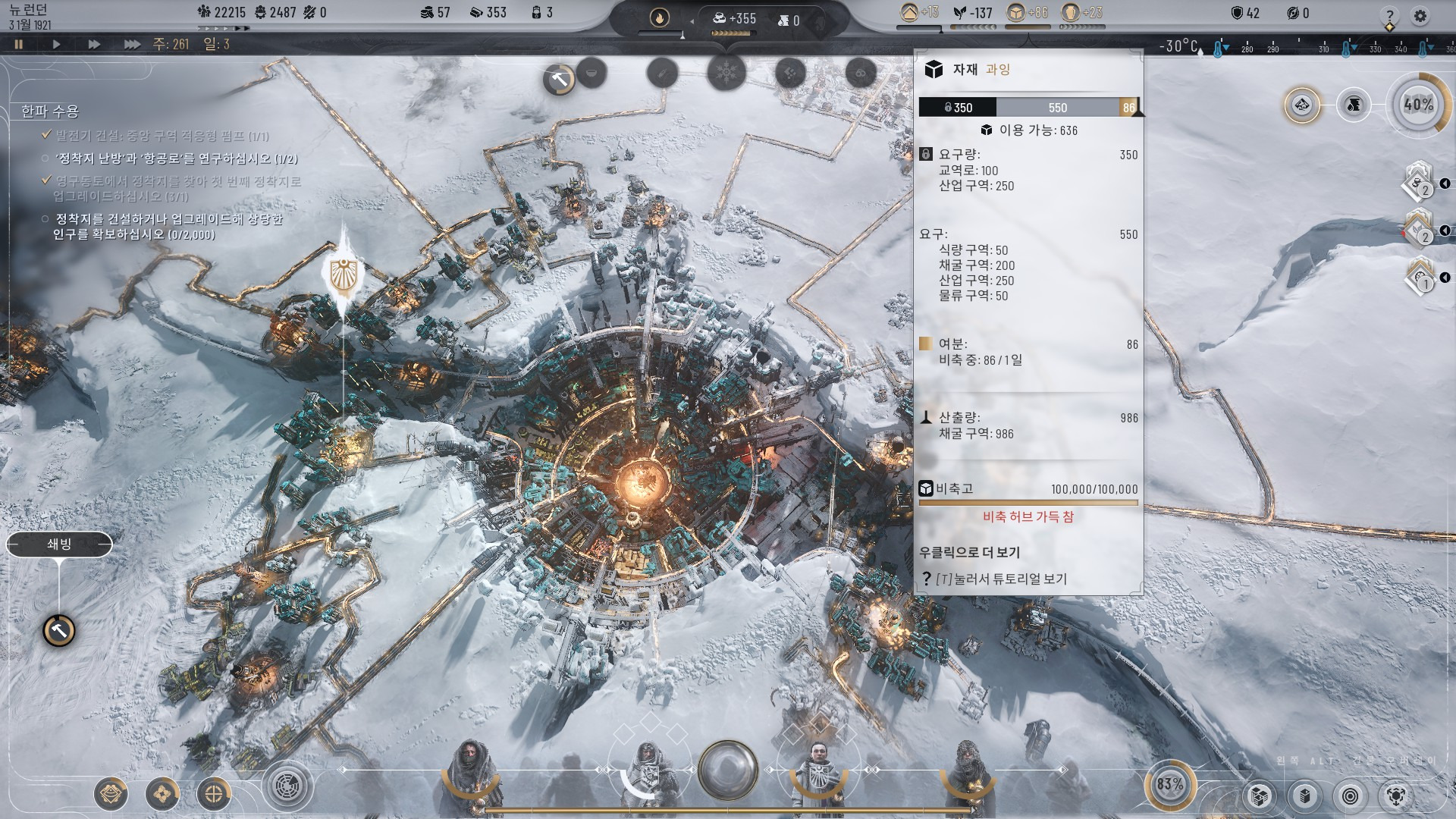Select the crosshair circle button at bottom left
The image size is (1456, 819).
[x=214, y=794]
